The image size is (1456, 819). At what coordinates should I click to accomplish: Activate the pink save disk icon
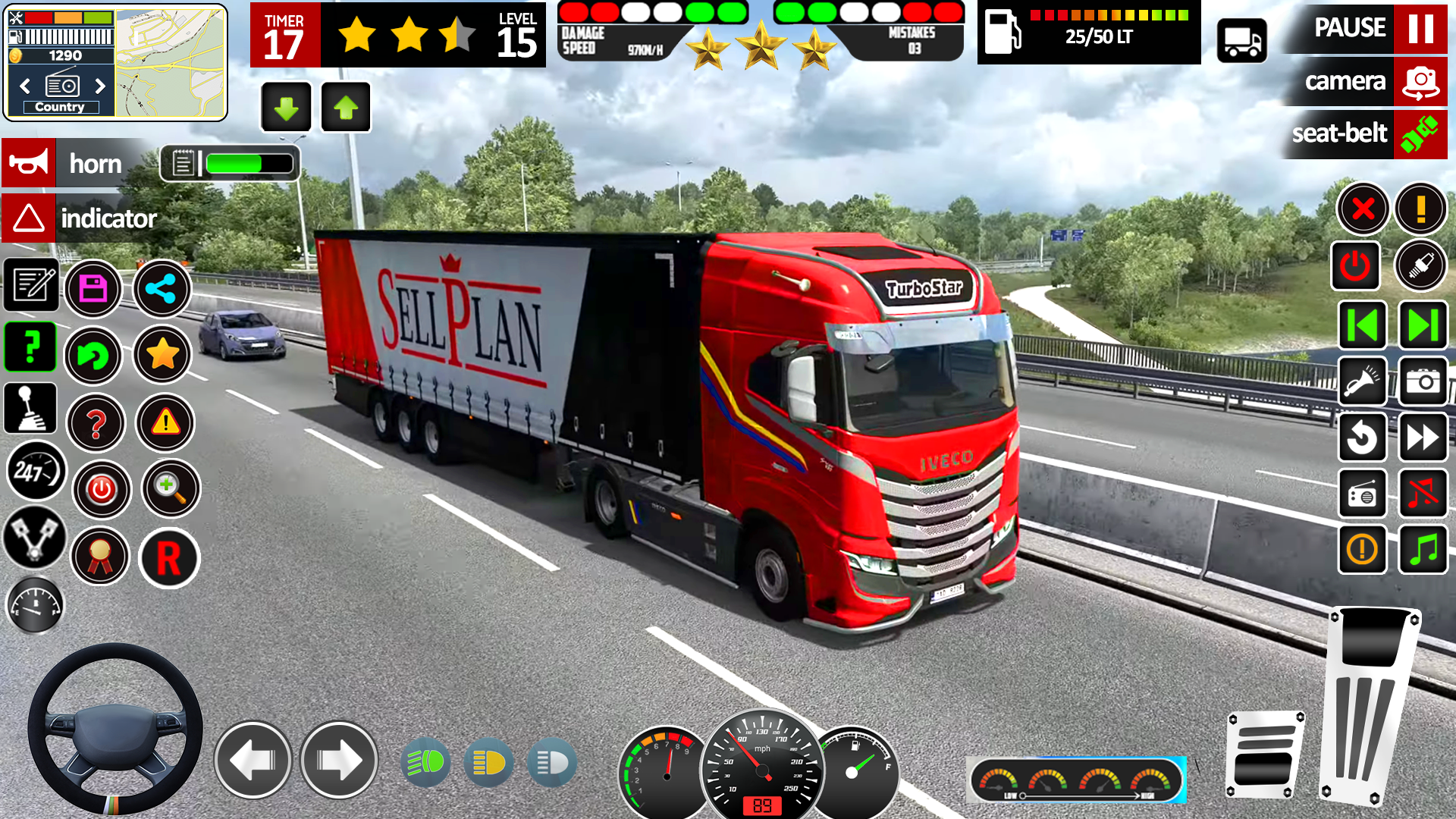pyautogui.click(x=93, y=289)
